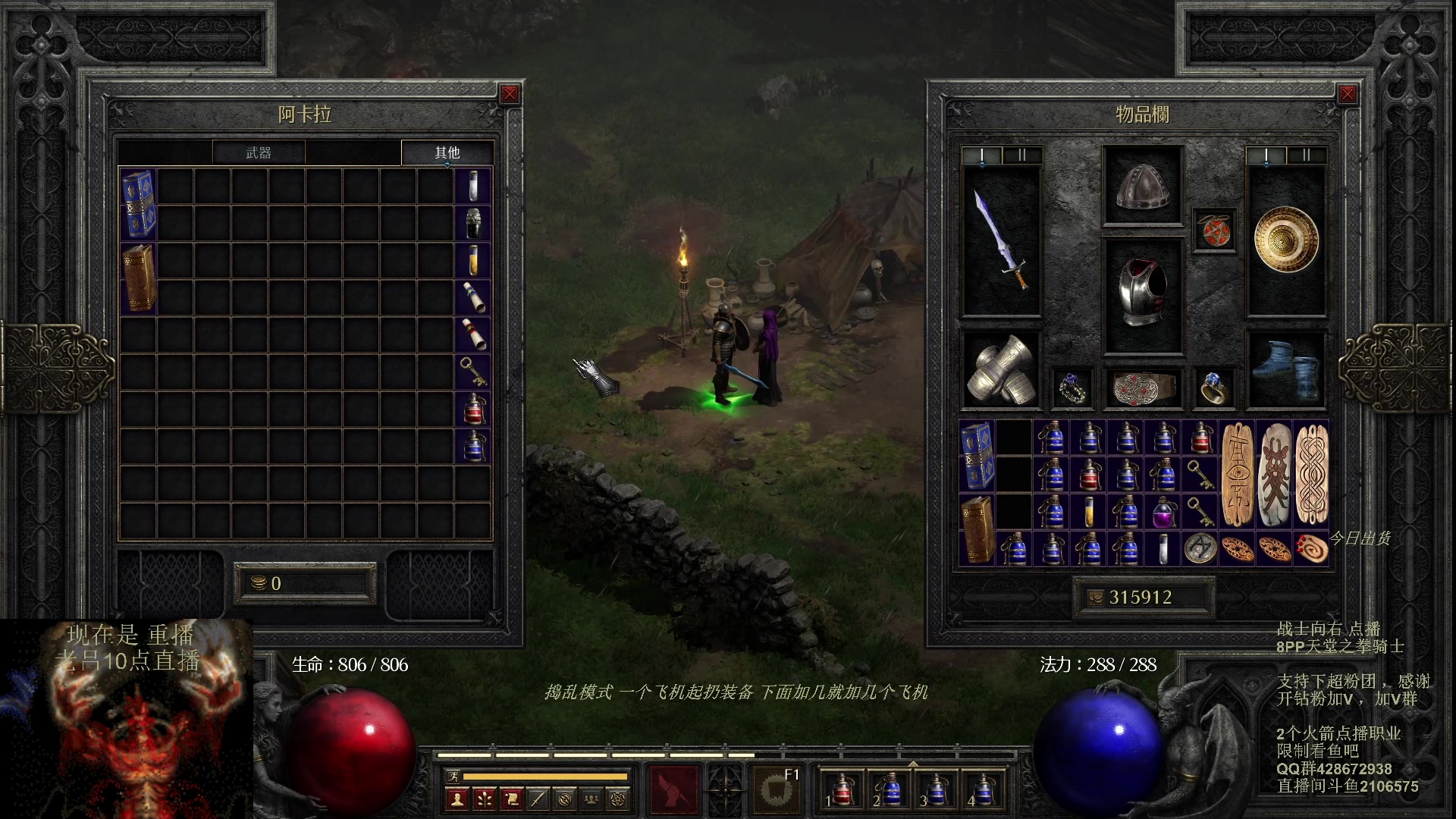
Task: Select the equipped amulet slot
Action: click(1214, 230)
